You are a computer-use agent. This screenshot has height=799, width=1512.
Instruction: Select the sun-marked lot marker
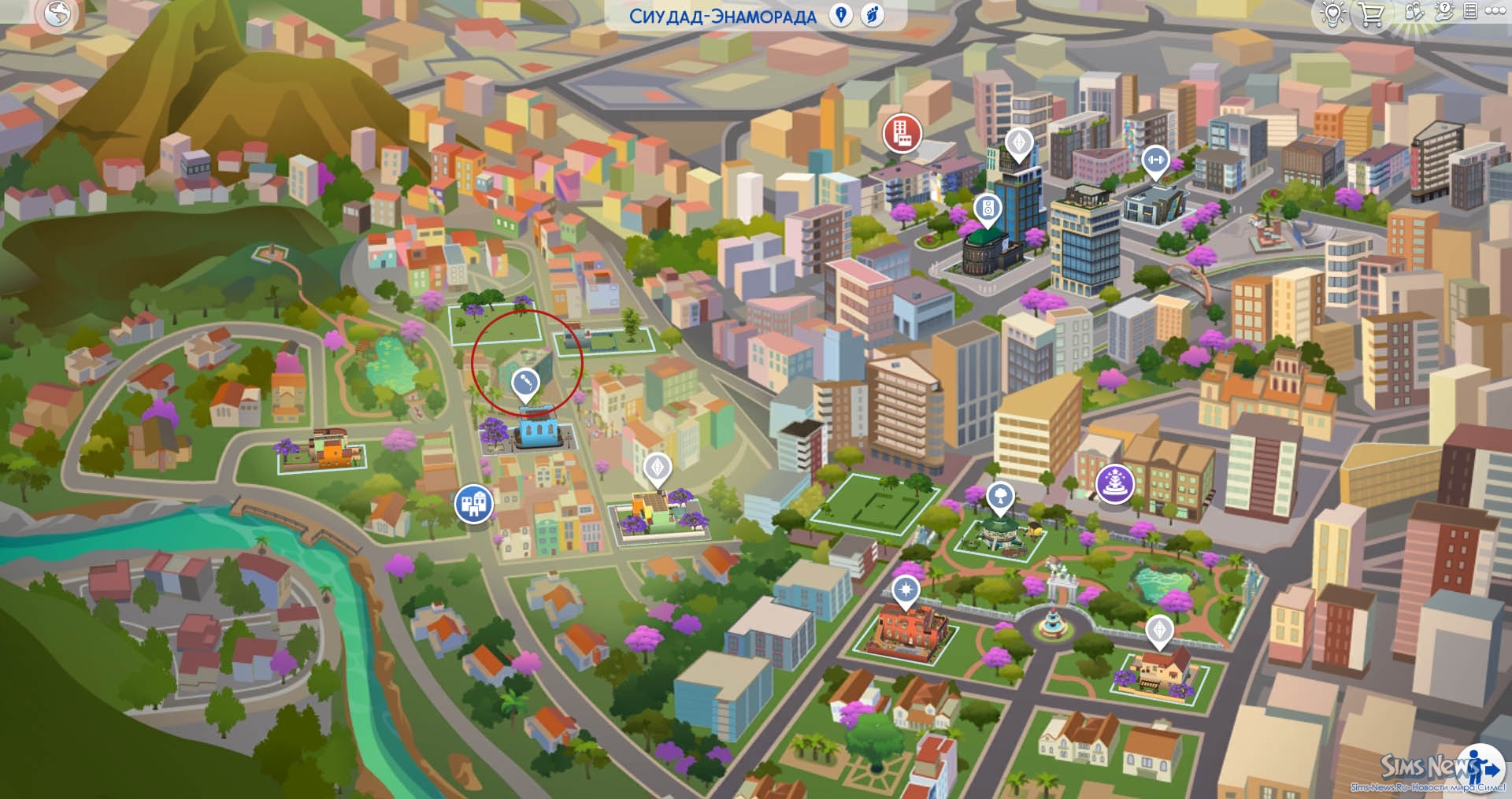[906, 590]
